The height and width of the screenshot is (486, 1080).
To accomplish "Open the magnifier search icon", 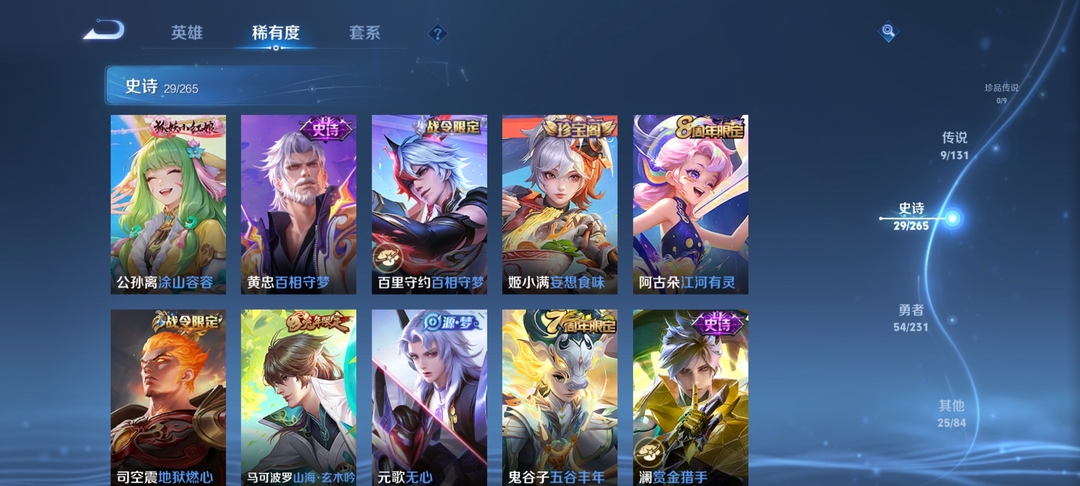I will pos(888,33).
